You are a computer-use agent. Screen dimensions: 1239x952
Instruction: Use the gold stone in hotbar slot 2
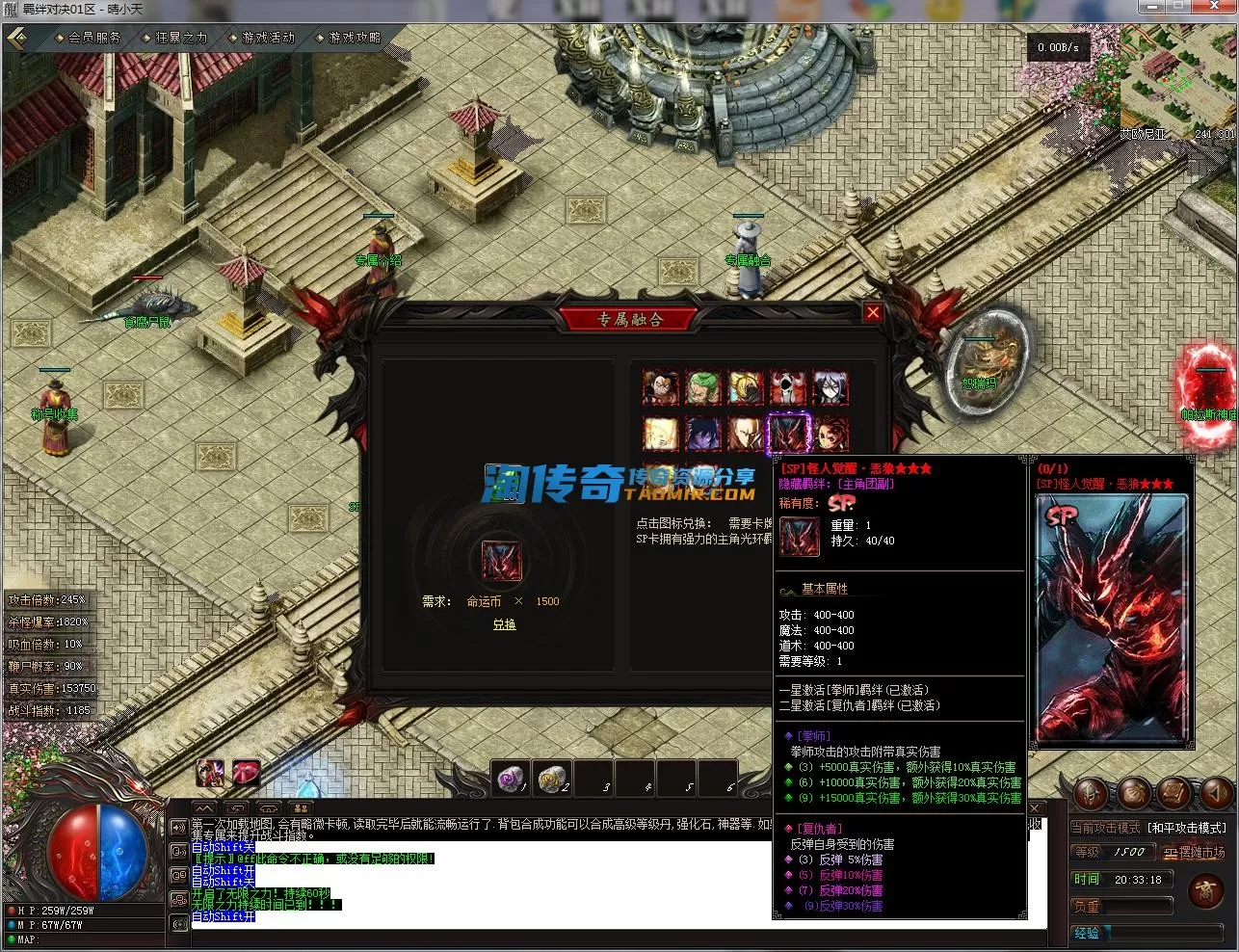pos(552,779)
